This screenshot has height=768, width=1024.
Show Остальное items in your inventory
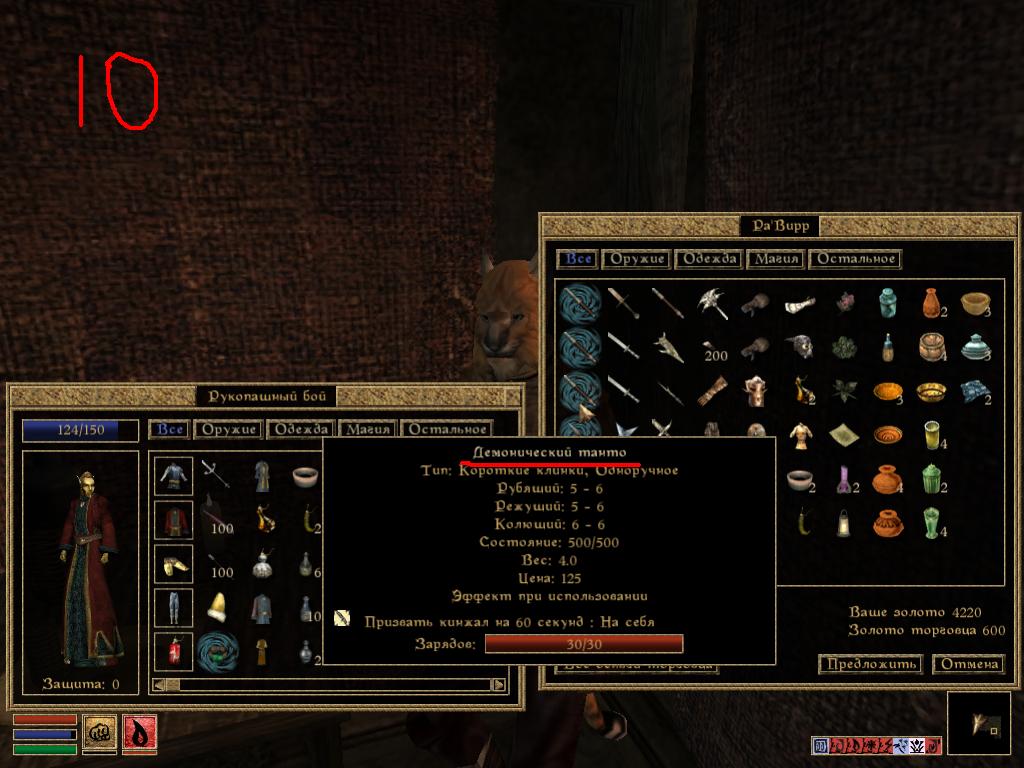(445, 430)
